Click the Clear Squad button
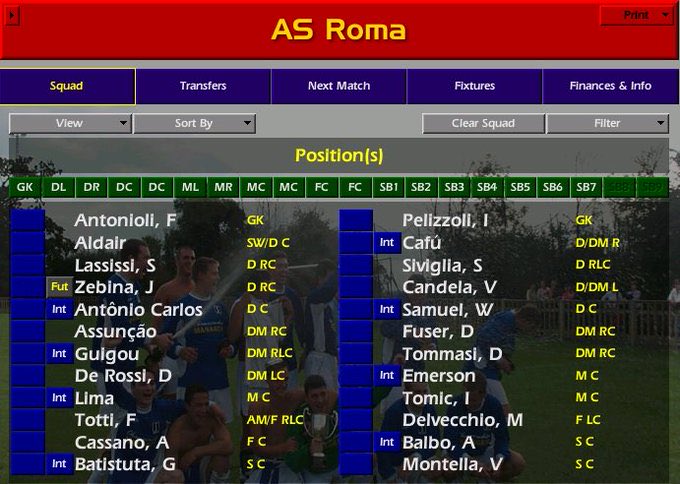This screenshot has width=680, height=484. tap(483, 123)
